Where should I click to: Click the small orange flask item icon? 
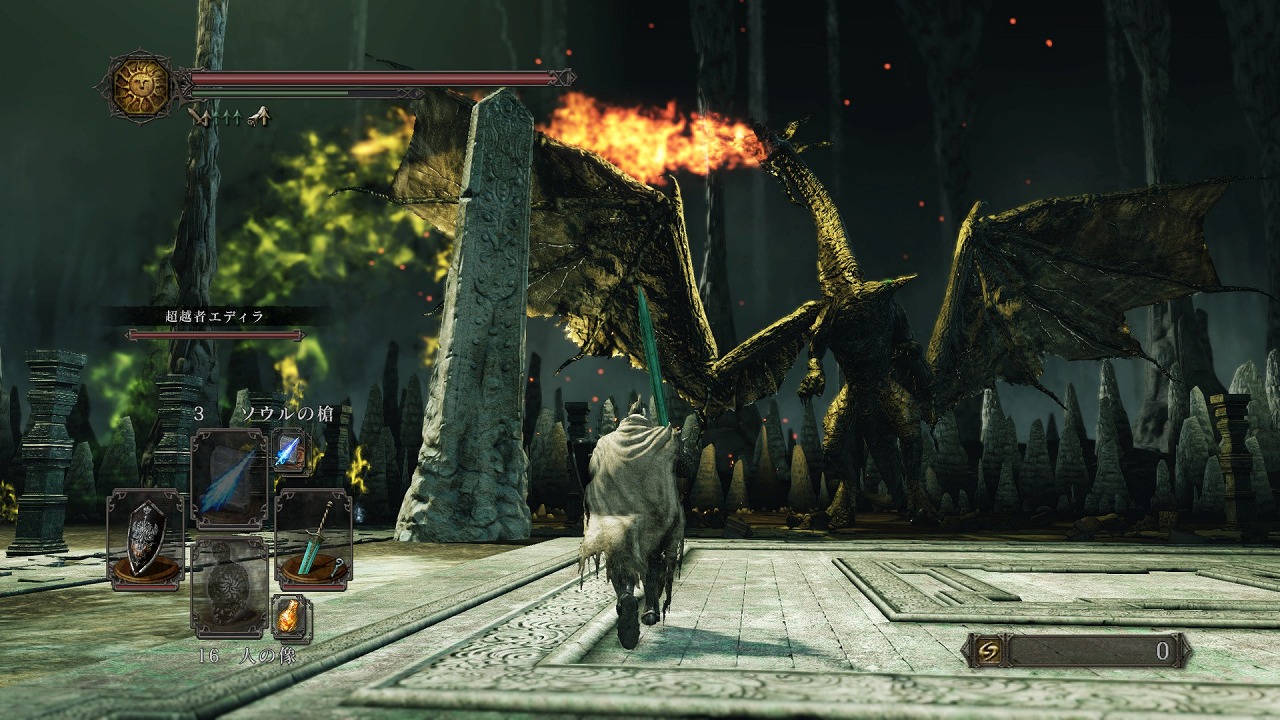[291, 618]
